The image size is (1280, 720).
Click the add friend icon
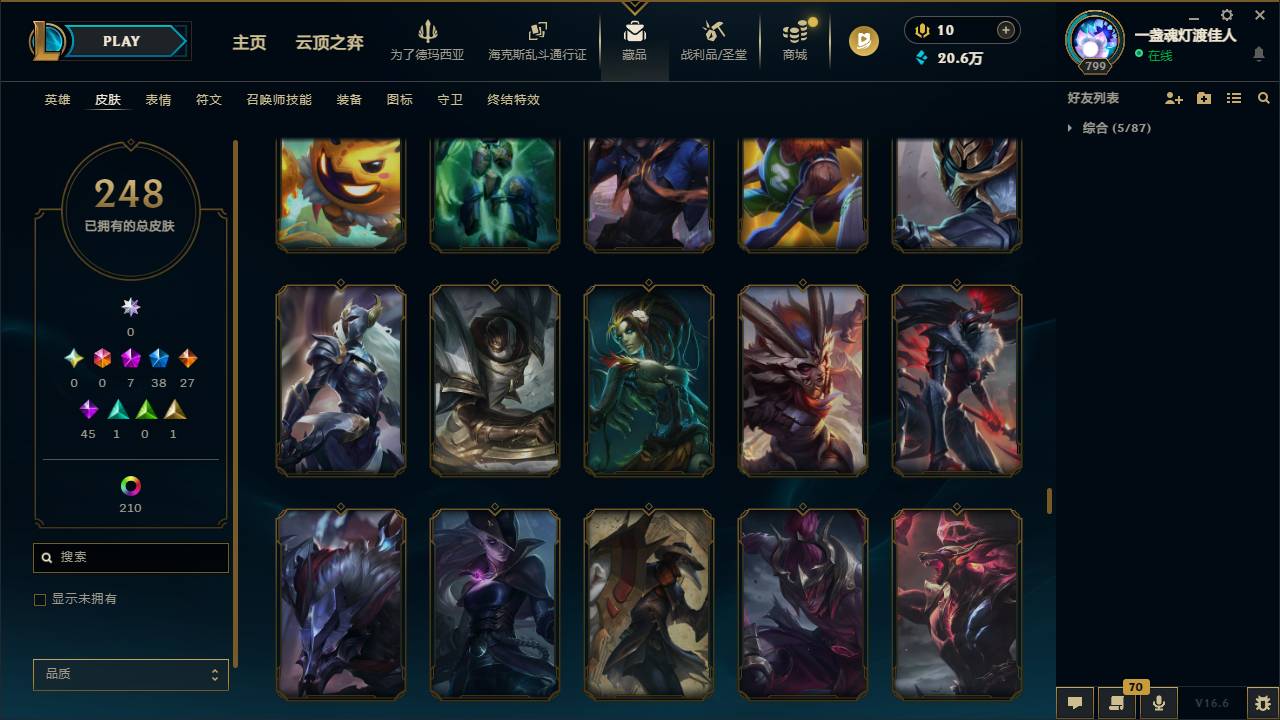point(1172,97)
